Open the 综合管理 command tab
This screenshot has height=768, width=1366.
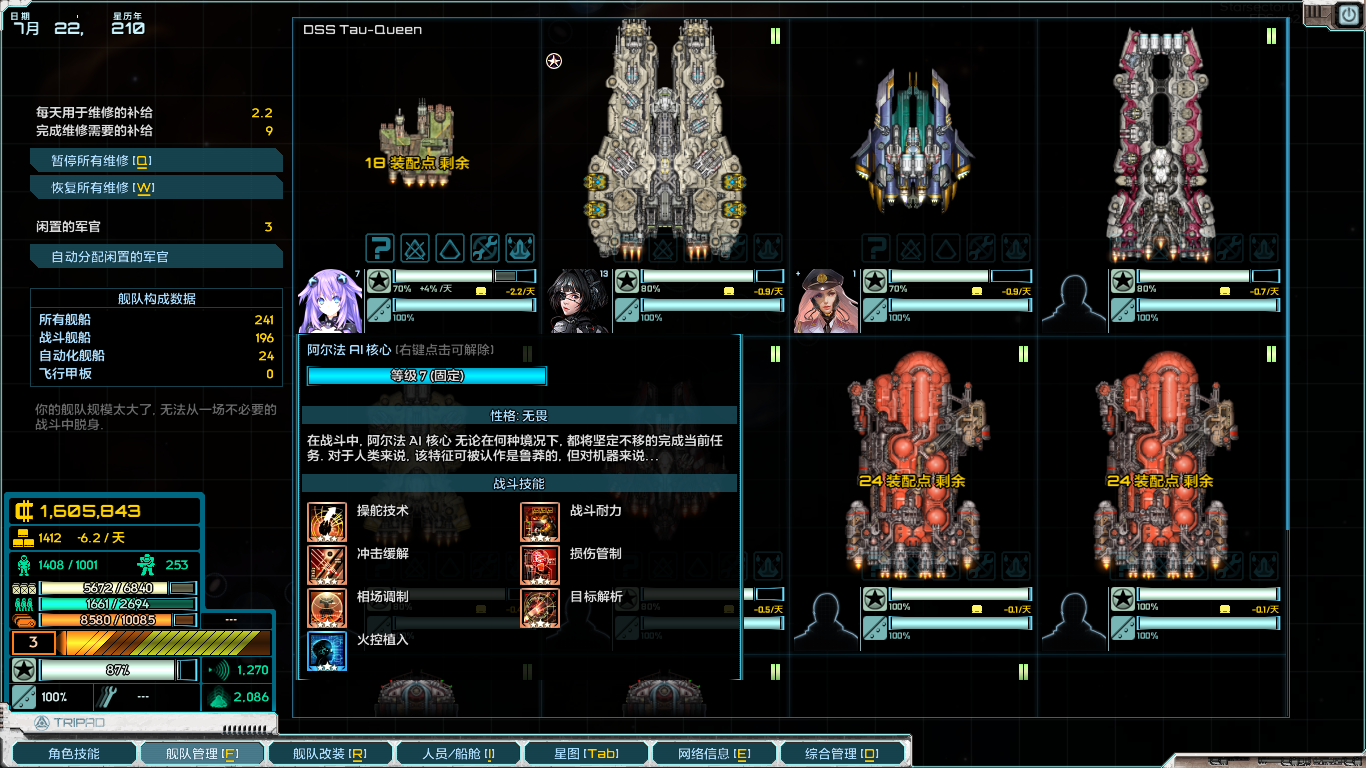pos(842,753)
